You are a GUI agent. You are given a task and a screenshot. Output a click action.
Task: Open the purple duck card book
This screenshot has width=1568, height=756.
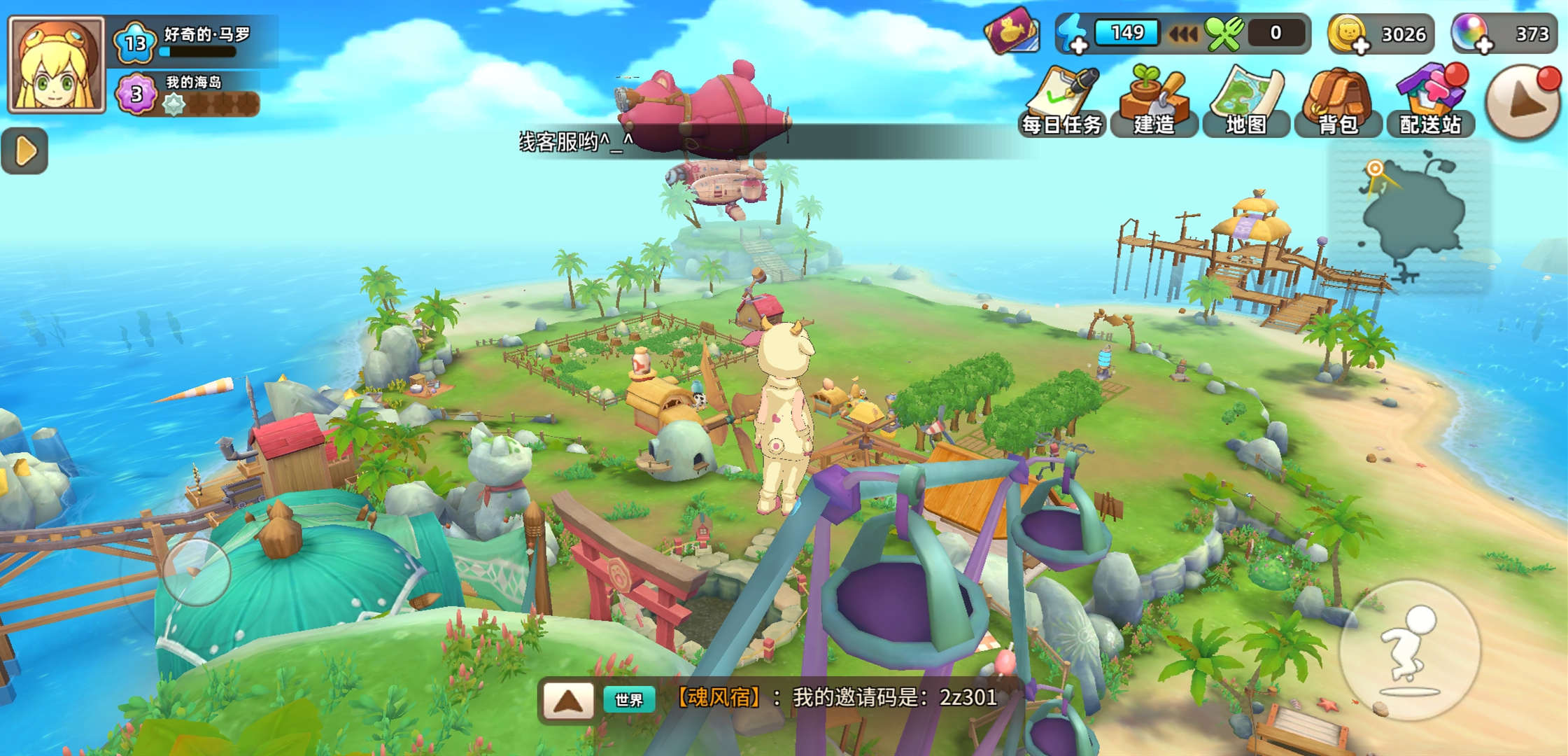tap(1012, 31)
